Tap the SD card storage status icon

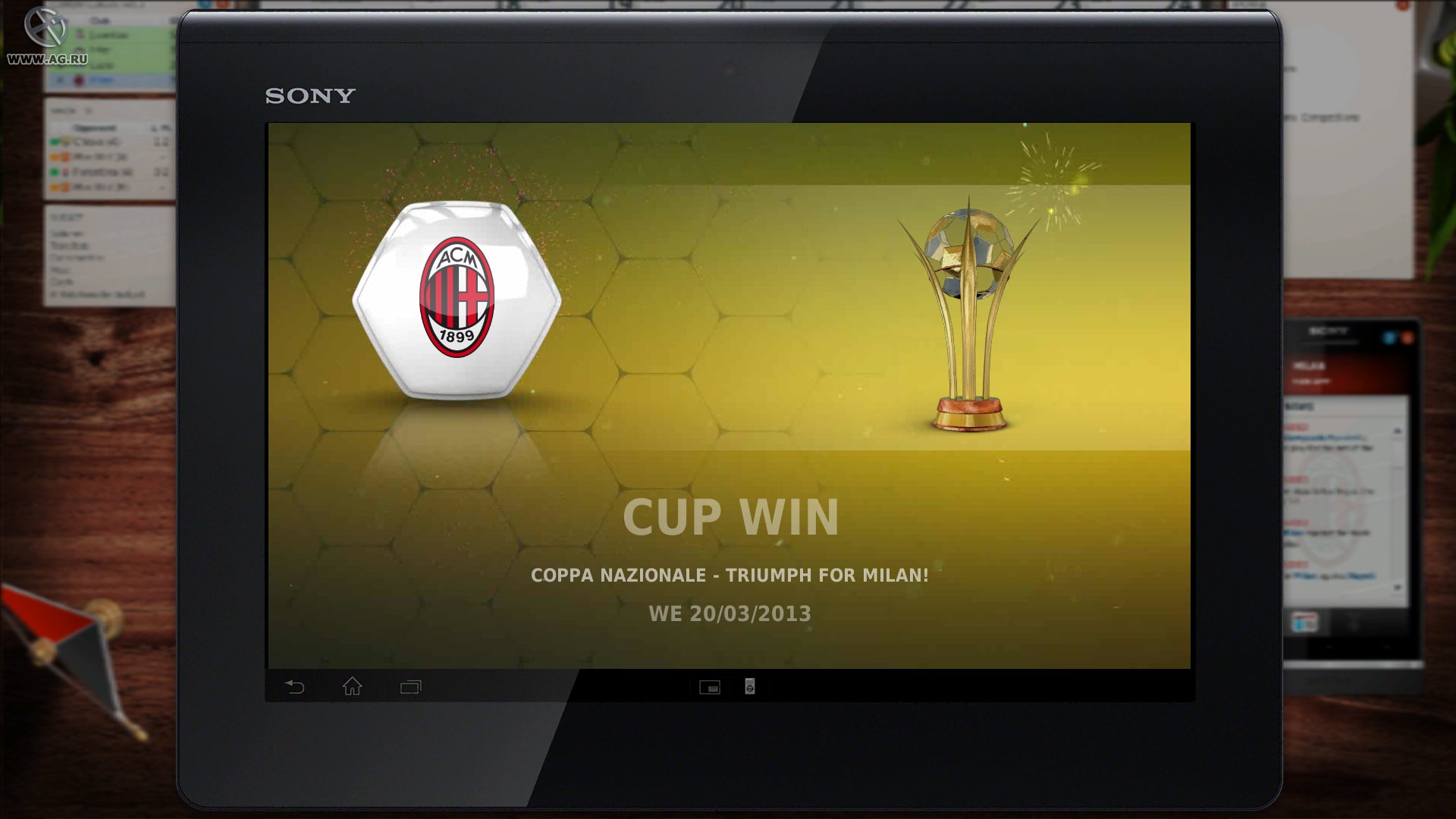pyautogui.click(x=749, y=688)
